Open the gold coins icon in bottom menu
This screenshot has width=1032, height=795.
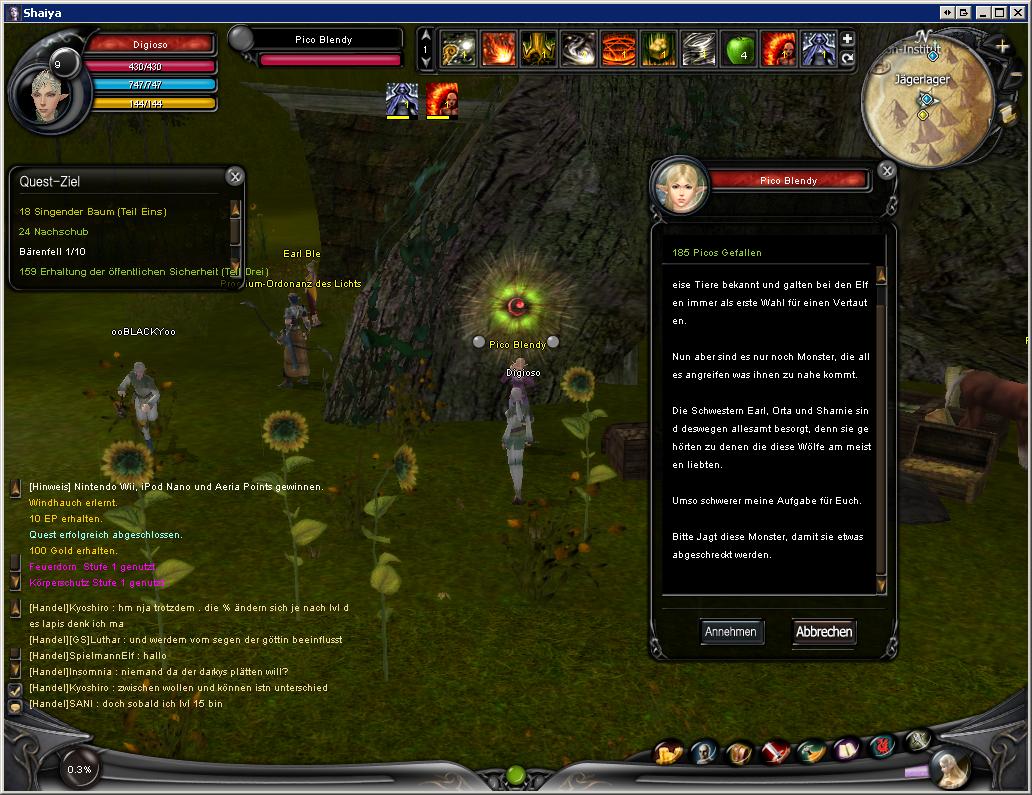(668, 752)
